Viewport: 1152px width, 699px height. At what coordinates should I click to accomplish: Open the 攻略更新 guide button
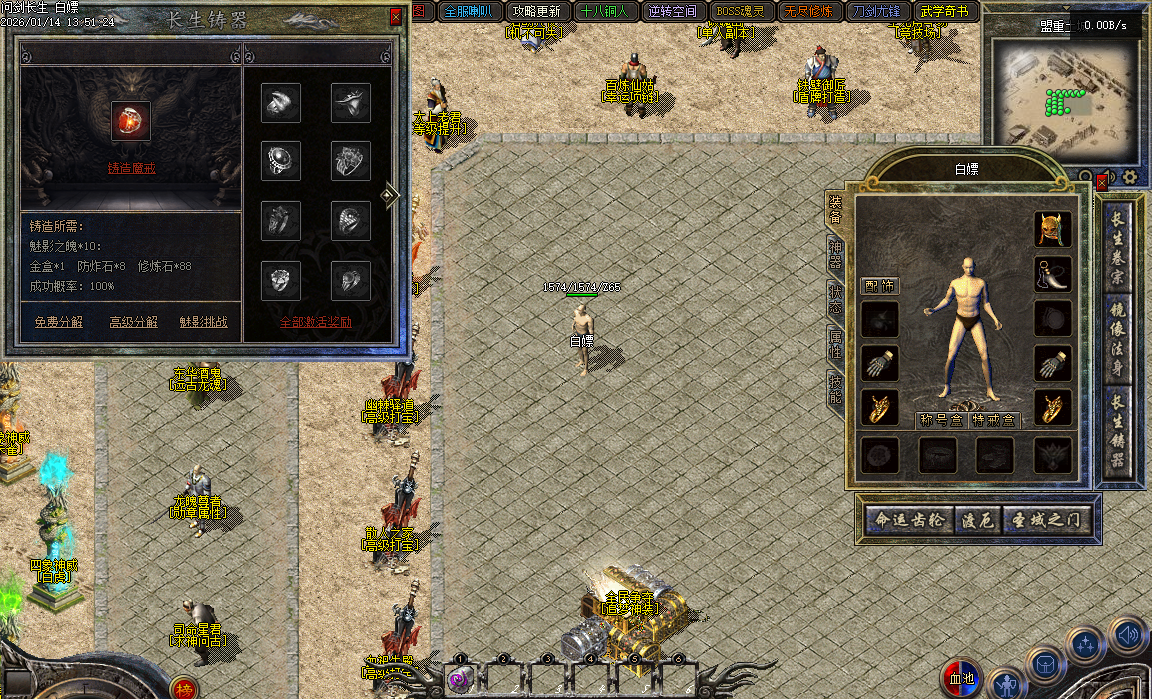tap(537, 12)
